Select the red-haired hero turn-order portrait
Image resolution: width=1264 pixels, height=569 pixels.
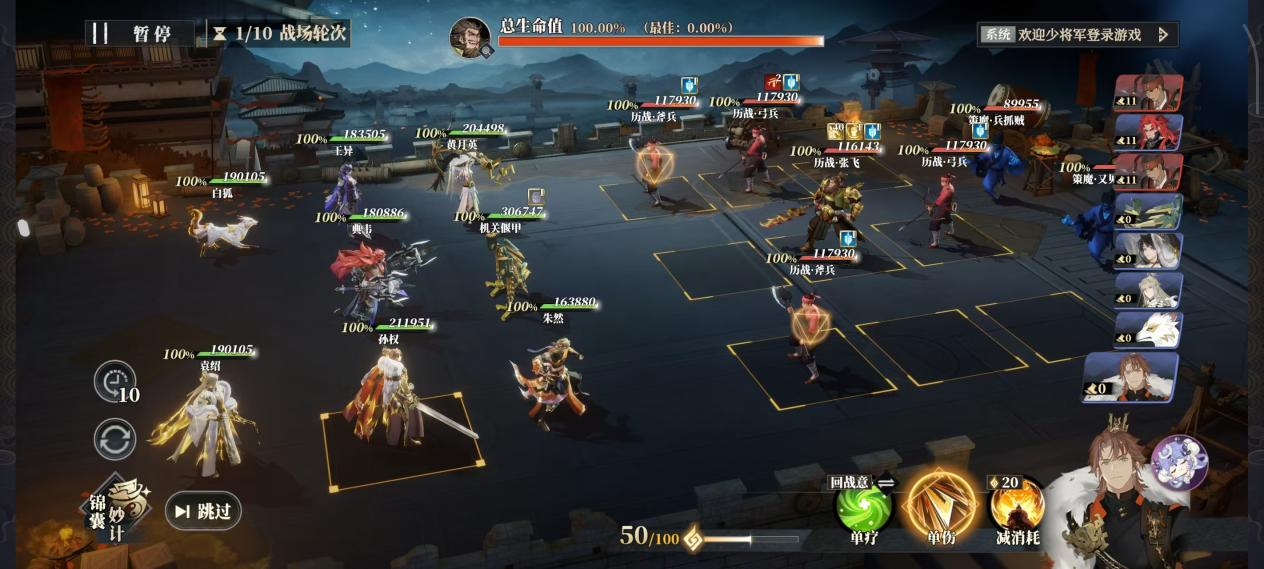click(1148, 132)
